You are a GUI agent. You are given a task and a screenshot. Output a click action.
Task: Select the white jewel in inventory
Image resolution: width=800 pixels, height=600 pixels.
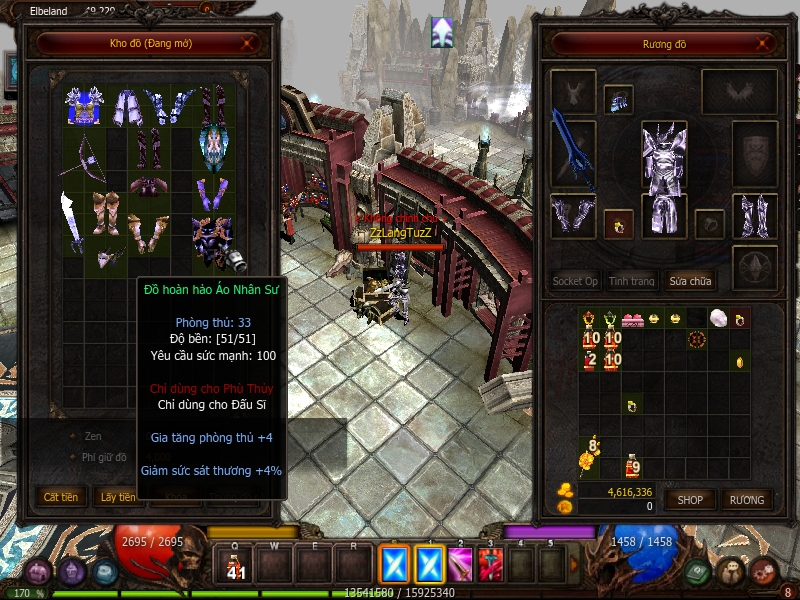716,319
